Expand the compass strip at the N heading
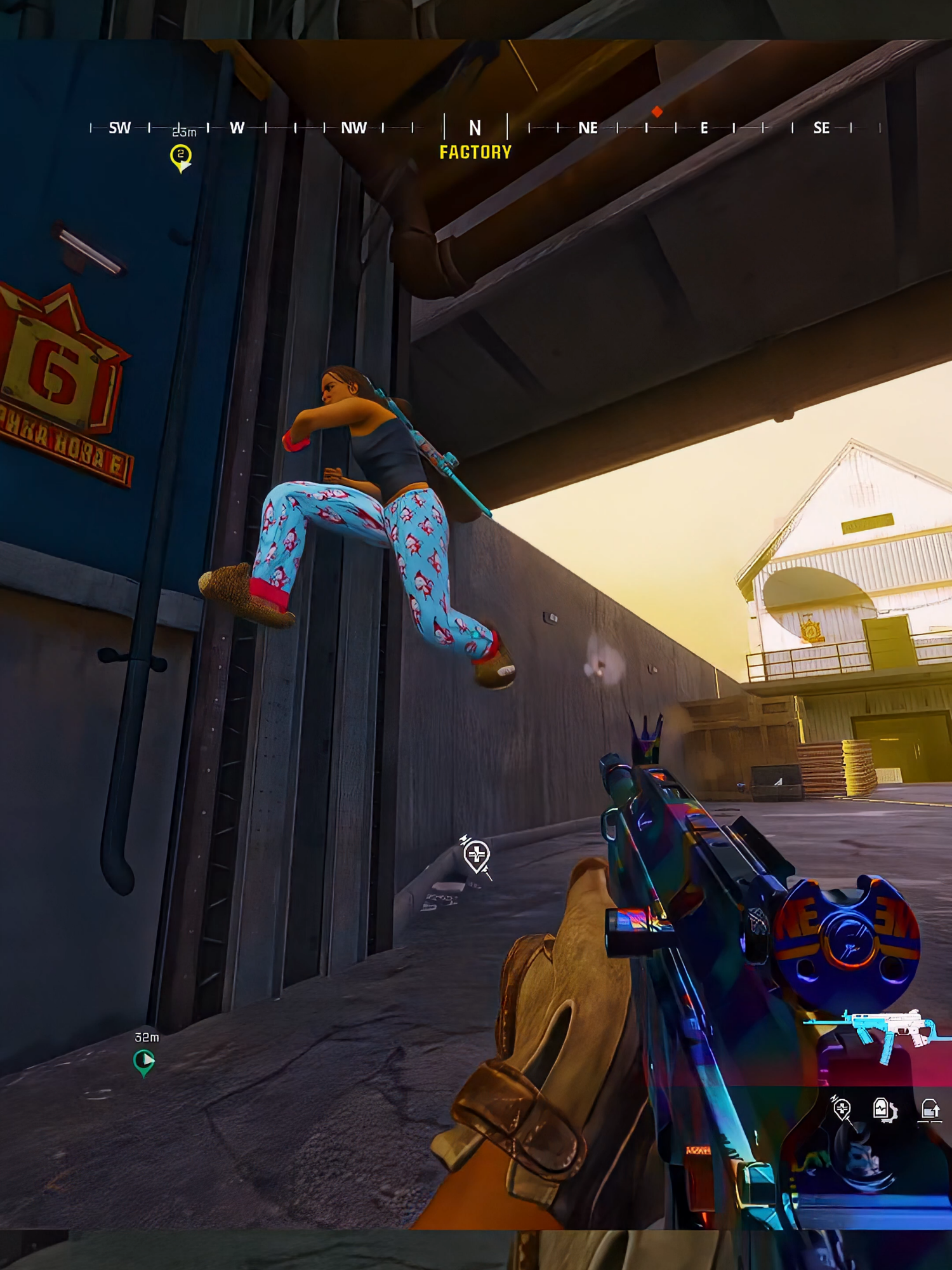The image size is (952, 1270). [473, 128]
